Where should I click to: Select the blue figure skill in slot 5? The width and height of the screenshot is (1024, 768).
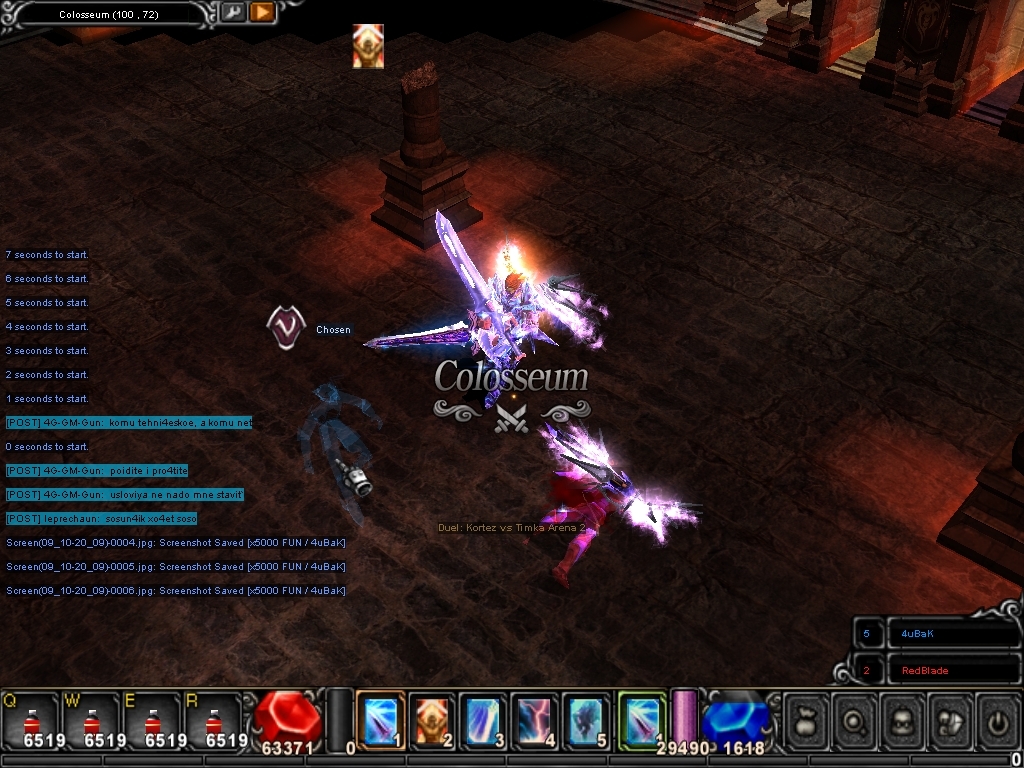point(586,720)
